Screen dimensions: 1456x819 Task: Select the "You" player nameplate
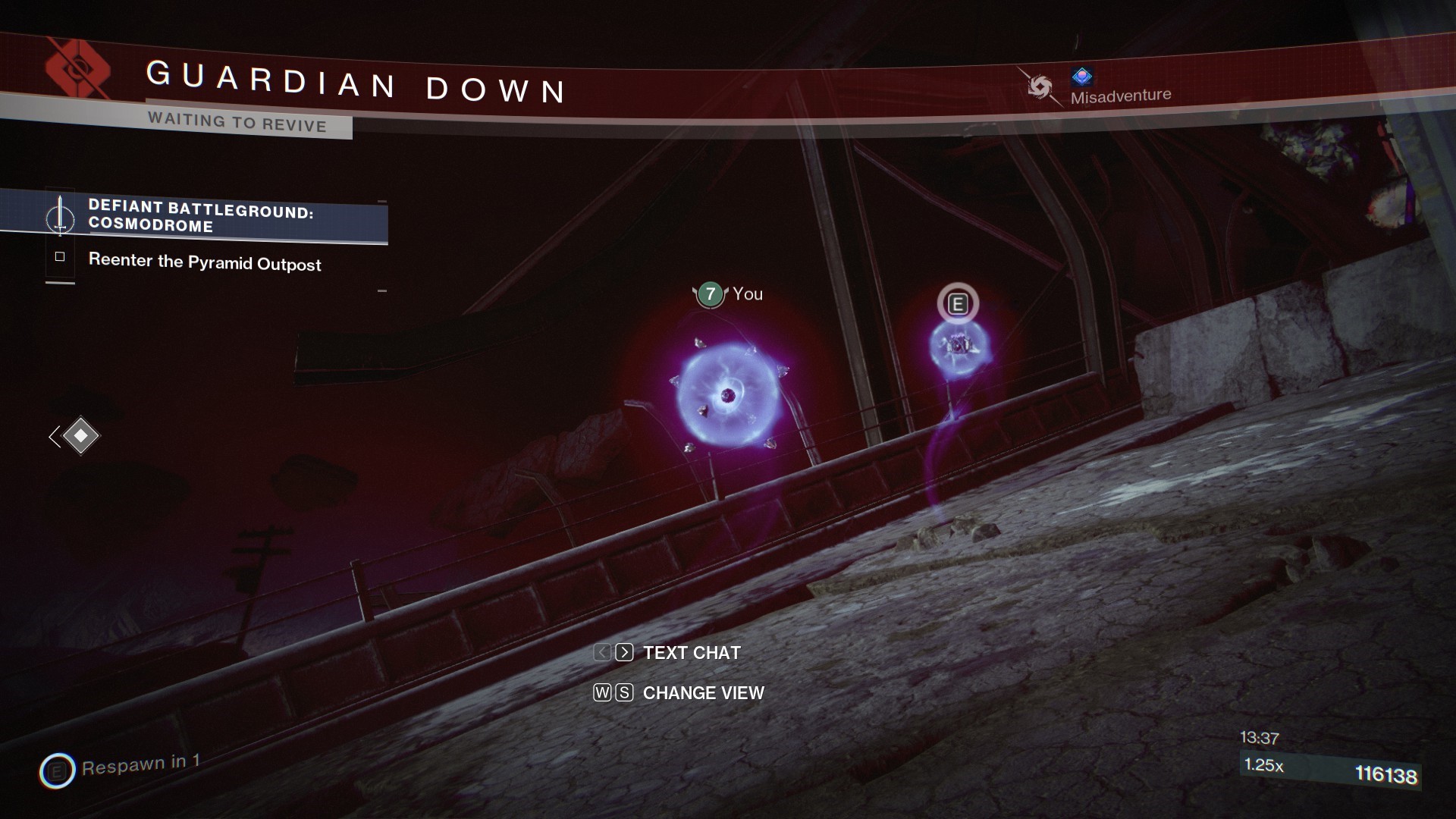click(x=729, y=294)
